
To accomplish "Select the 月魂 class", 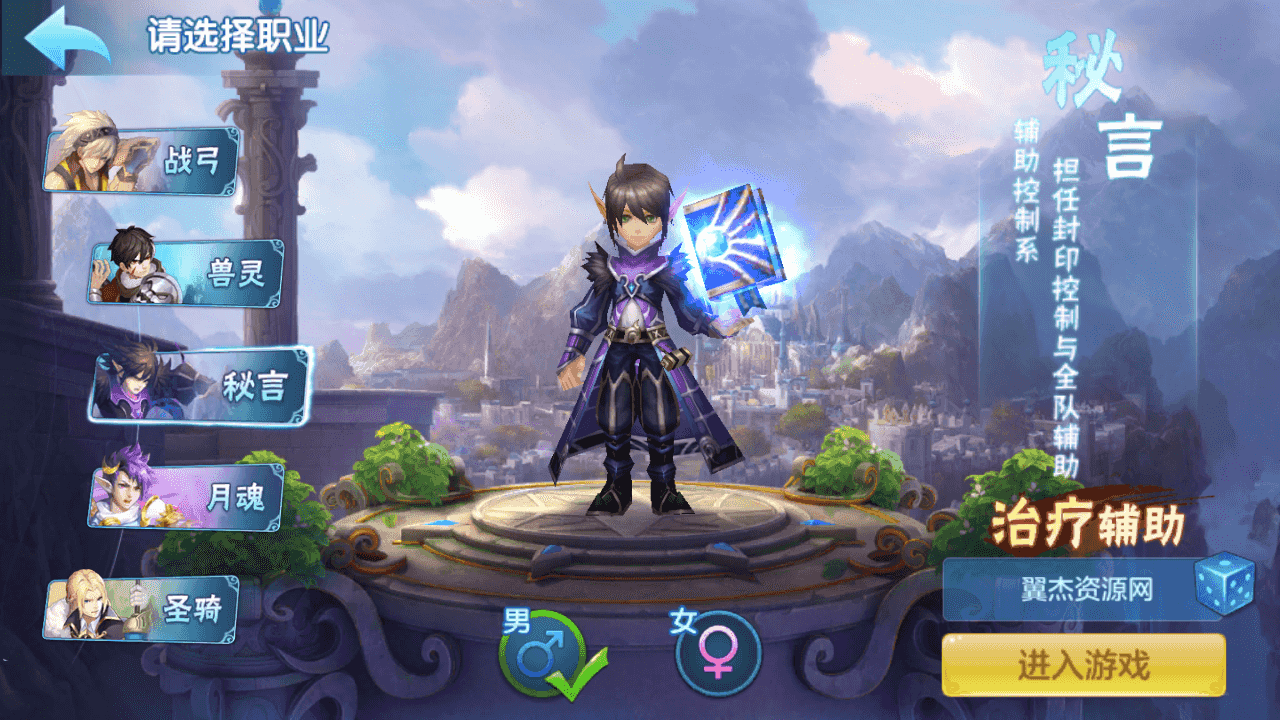I will point(188,496).
